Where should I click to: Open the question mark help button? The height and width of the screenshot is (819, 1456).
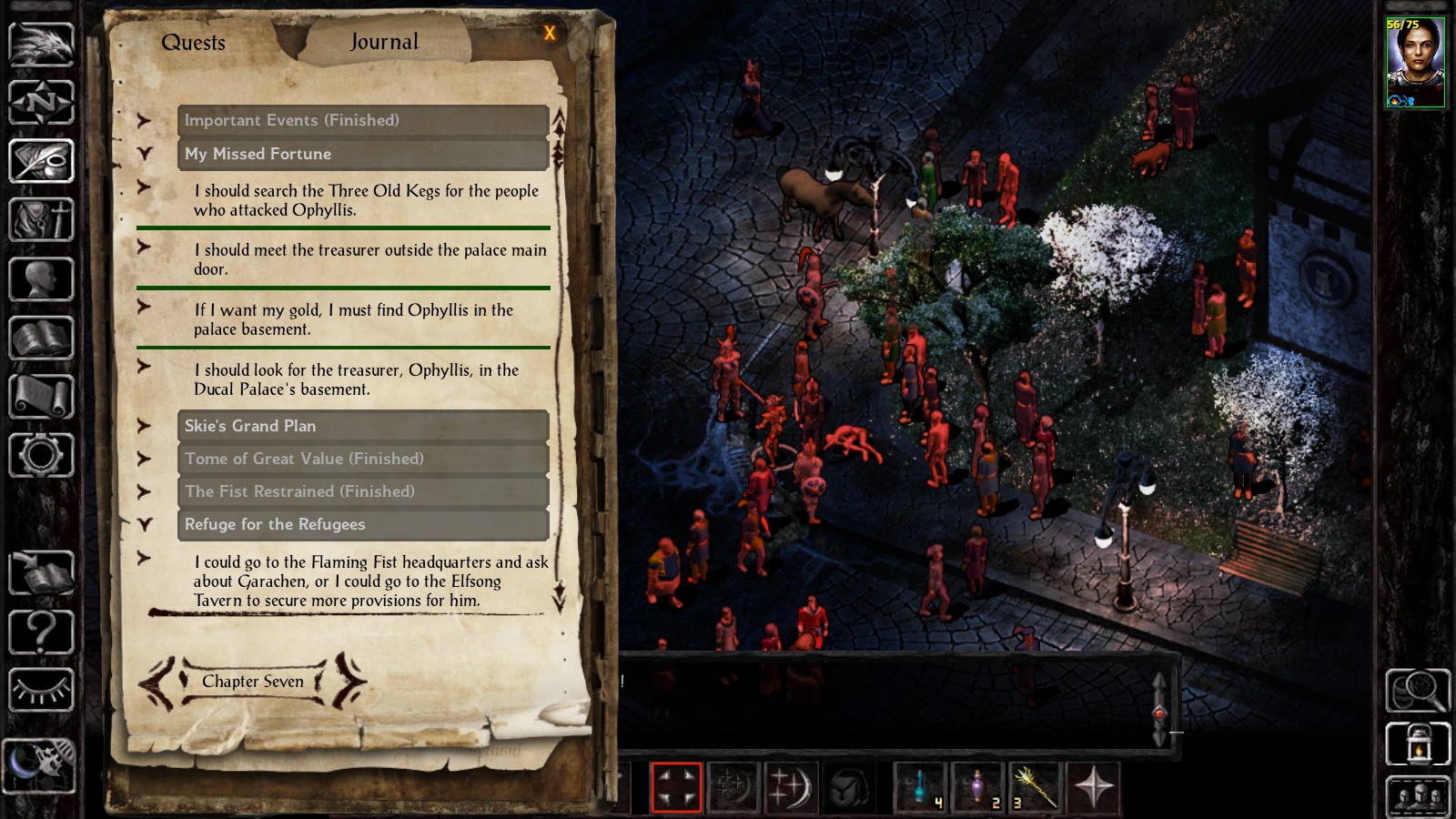(41, 631)
